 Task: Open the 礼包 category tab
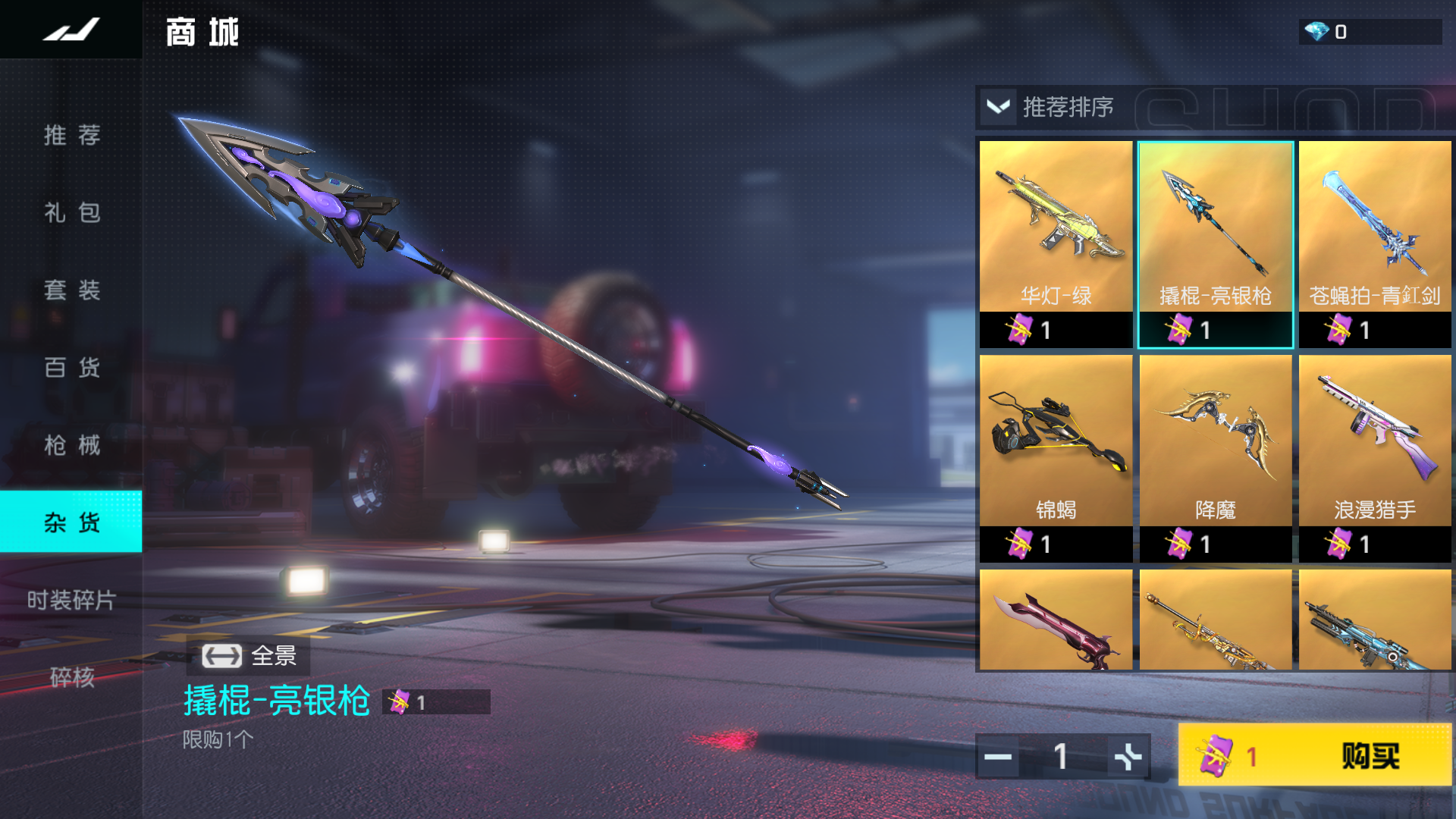pyautogui.click(x=71, y=212)
